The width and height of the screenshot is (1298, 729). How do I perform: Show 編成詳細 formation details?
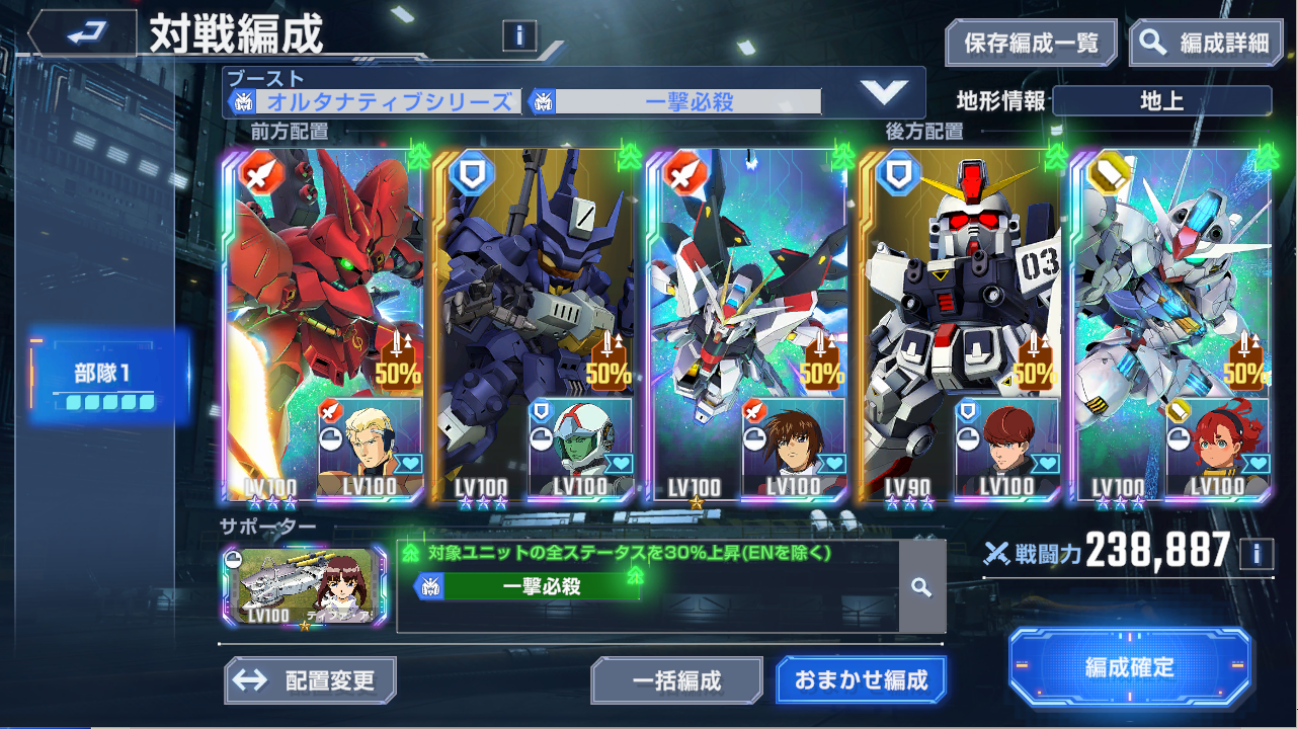coord(1207,43)
